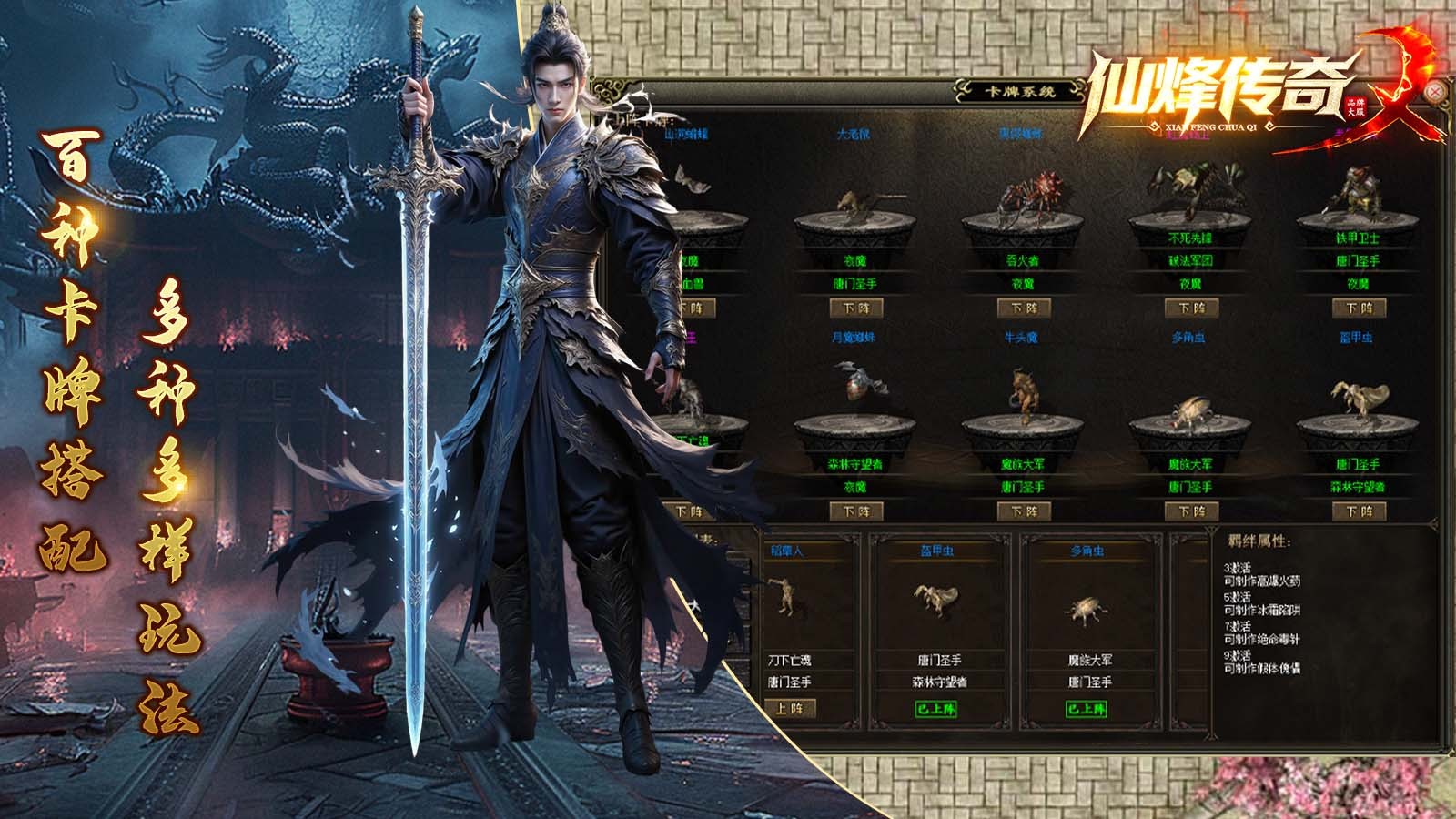Click the 已上阵 status on 多角虫 card
The image size is (1456, 819).
pos(1088,708)
